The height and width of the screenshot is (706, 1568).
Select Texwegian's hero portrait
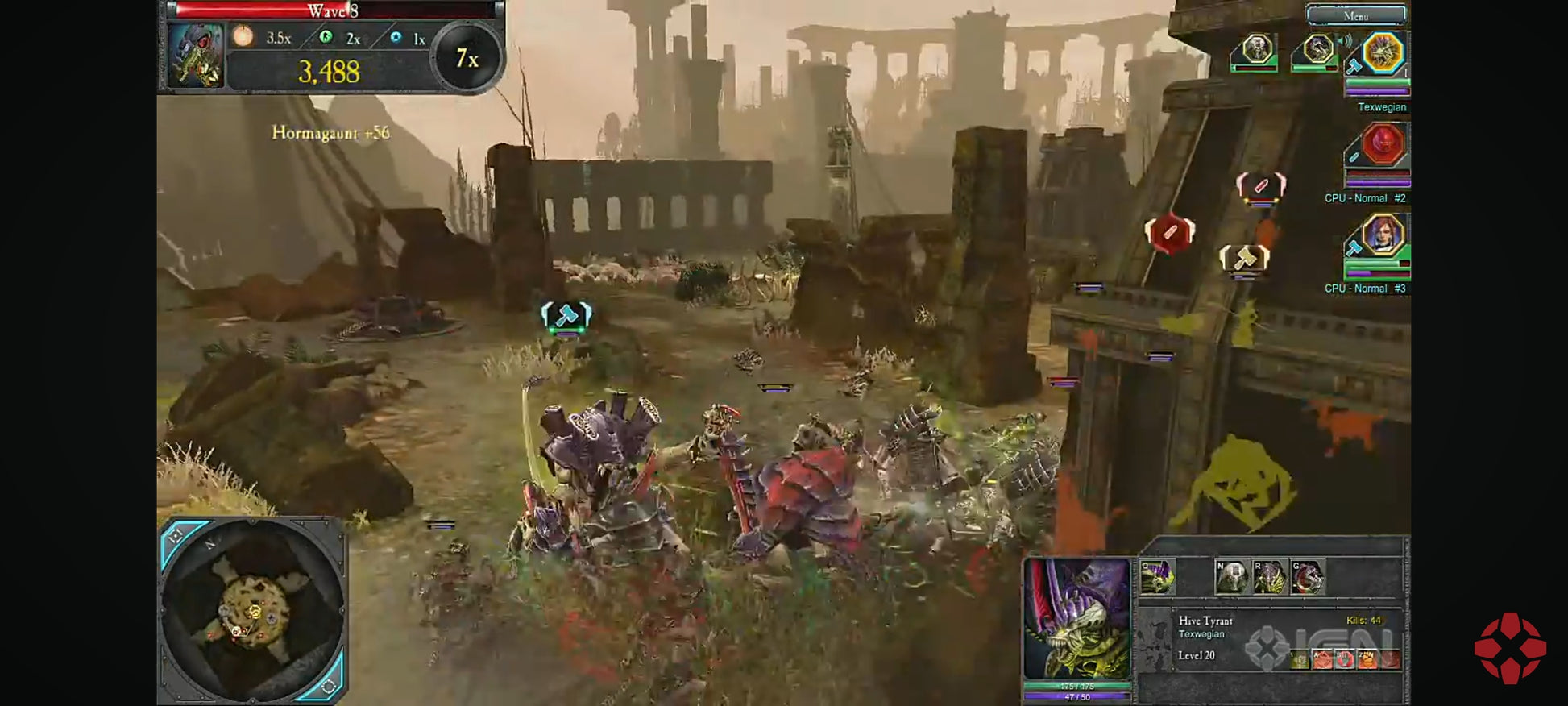(x=1383, y=53)
